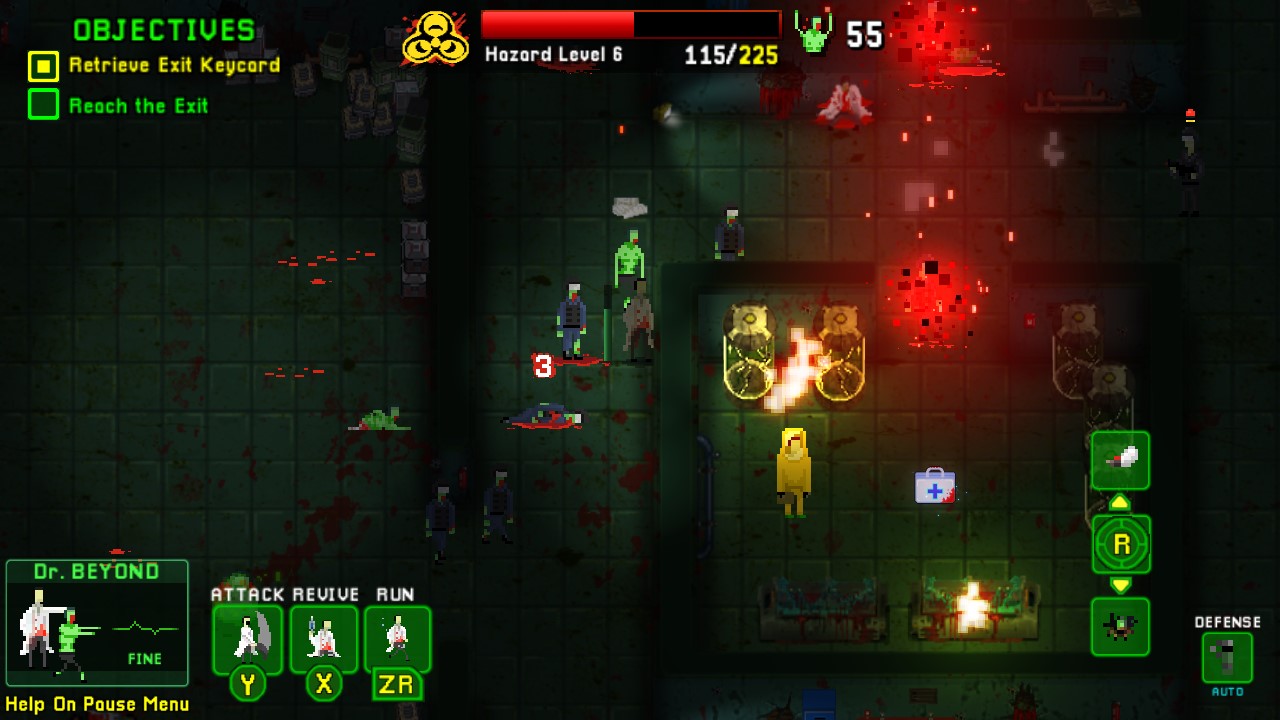Click the Hazard Level 6 progress bar
Viewport: 1280px width, 720px height.
click(630, 22)
